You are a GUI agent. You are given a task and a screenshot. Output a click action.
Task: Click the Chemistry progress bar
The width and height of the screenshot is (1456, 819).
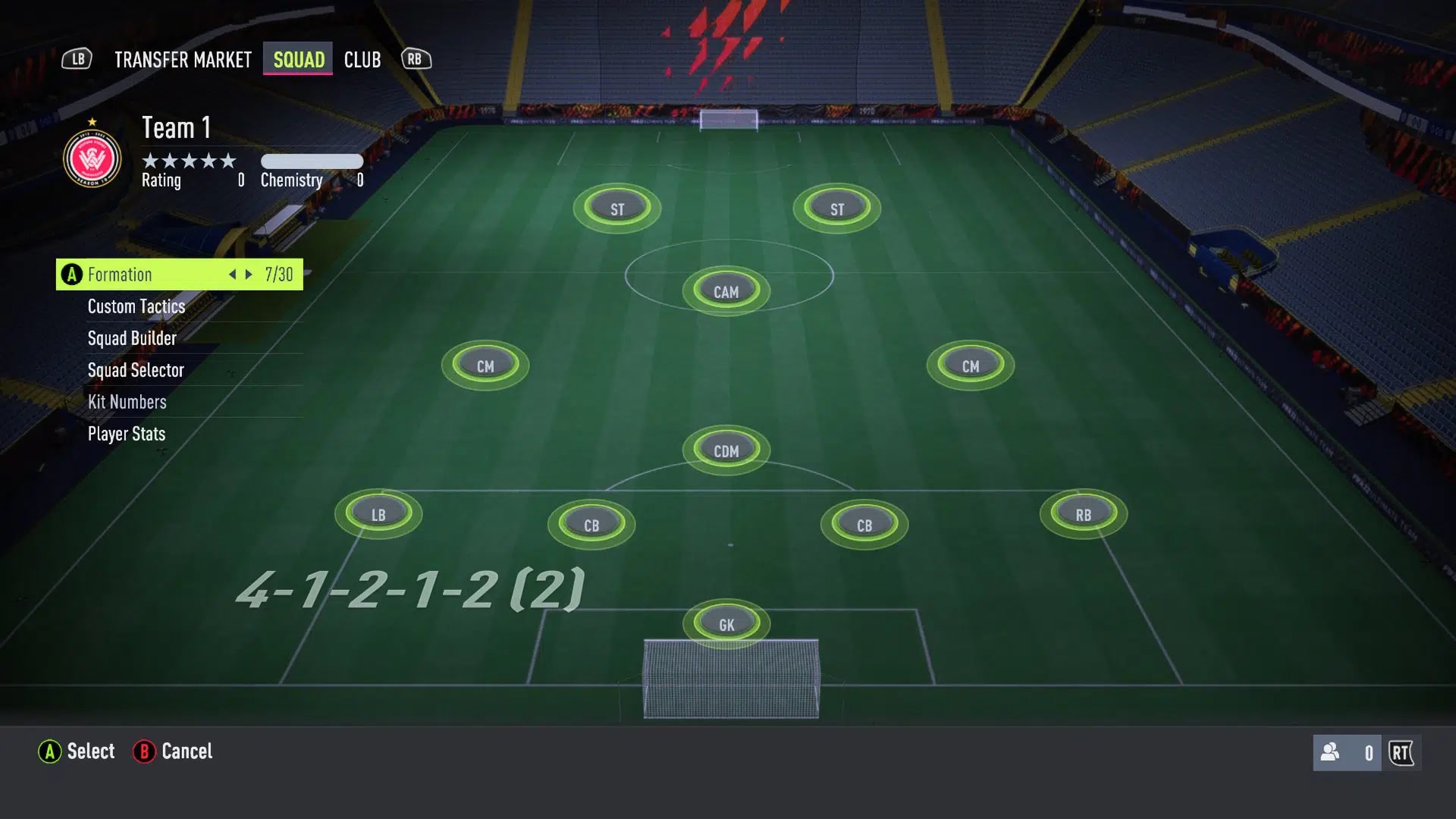pos(312,161)
